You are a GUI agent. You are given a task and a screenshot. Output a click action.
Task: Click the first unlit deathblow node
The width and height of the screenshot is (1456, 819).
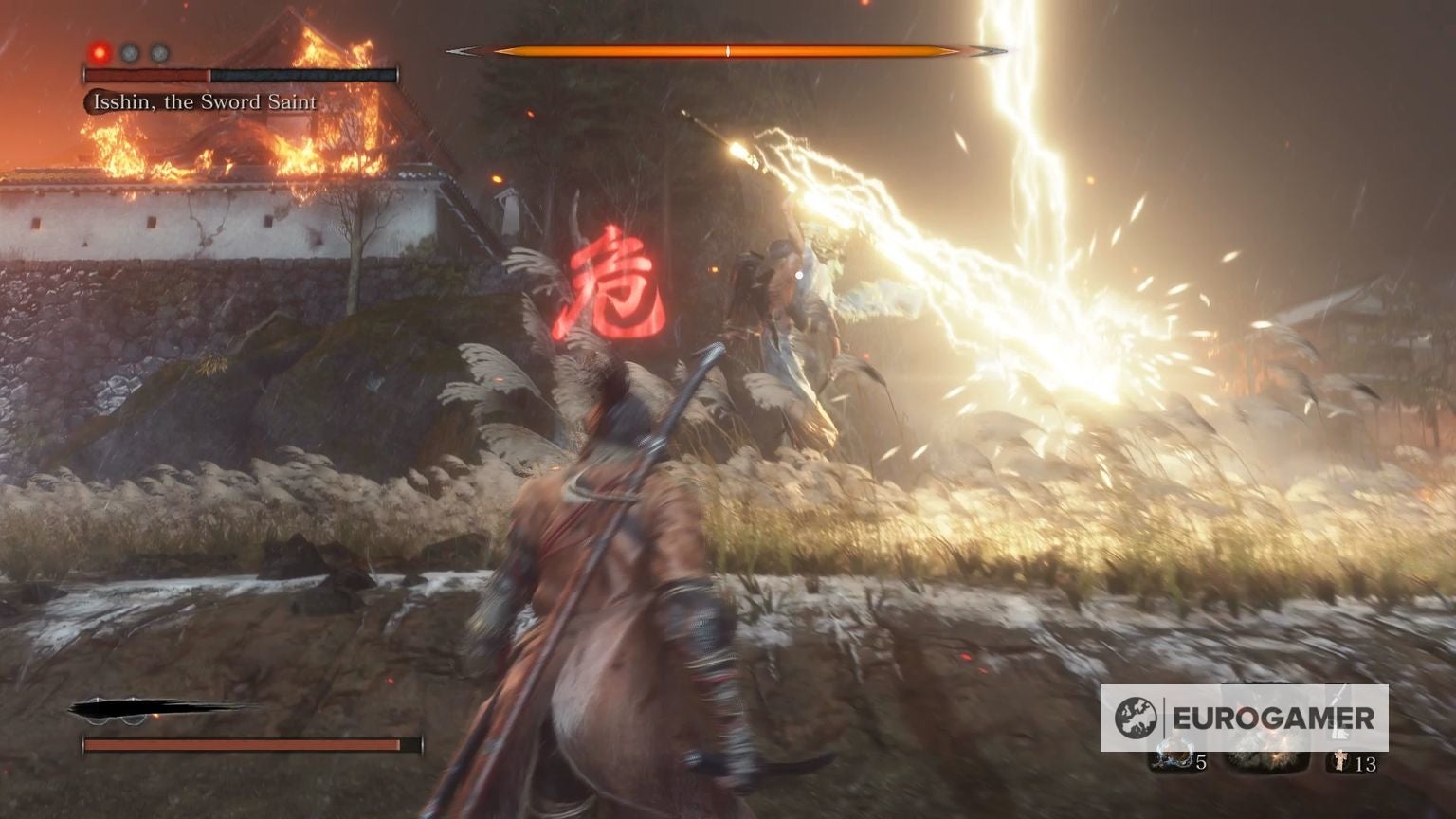[x=129, y=52]
